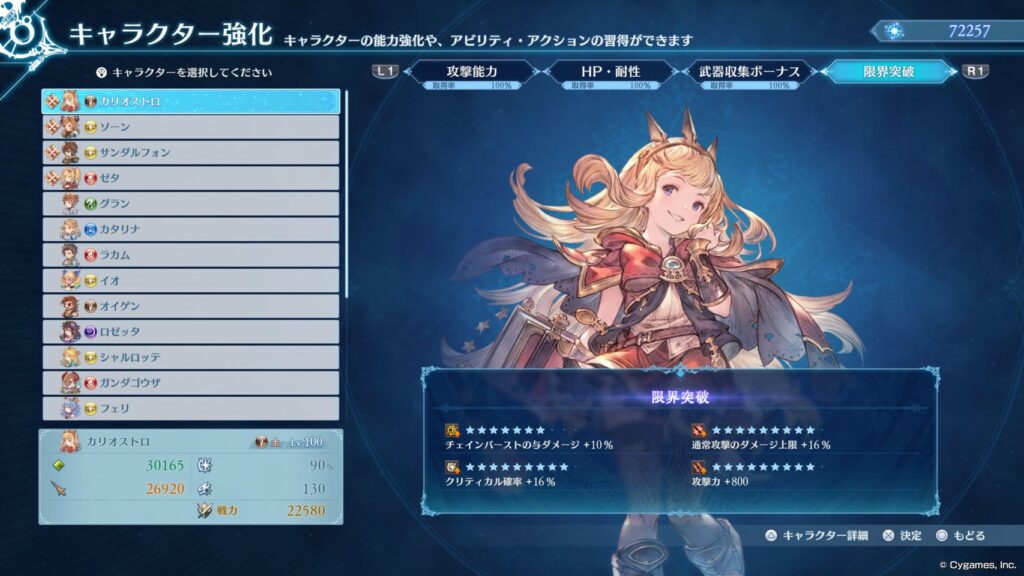Select オイゲン from the list
This screenshot has width=1024, height=576.
pyautogui.click(x=190, y=306)
